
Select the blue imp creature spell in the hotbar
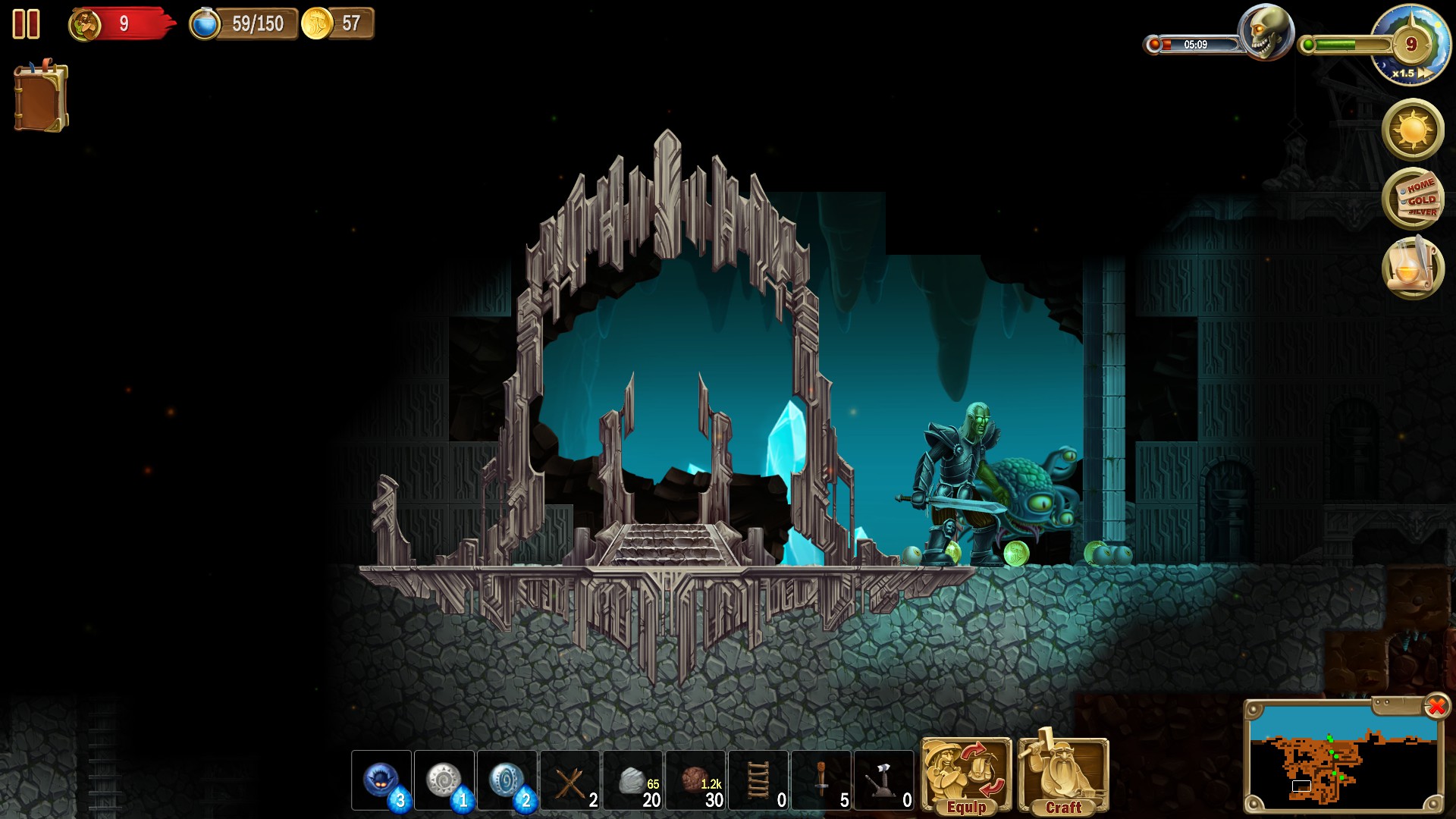383,781
